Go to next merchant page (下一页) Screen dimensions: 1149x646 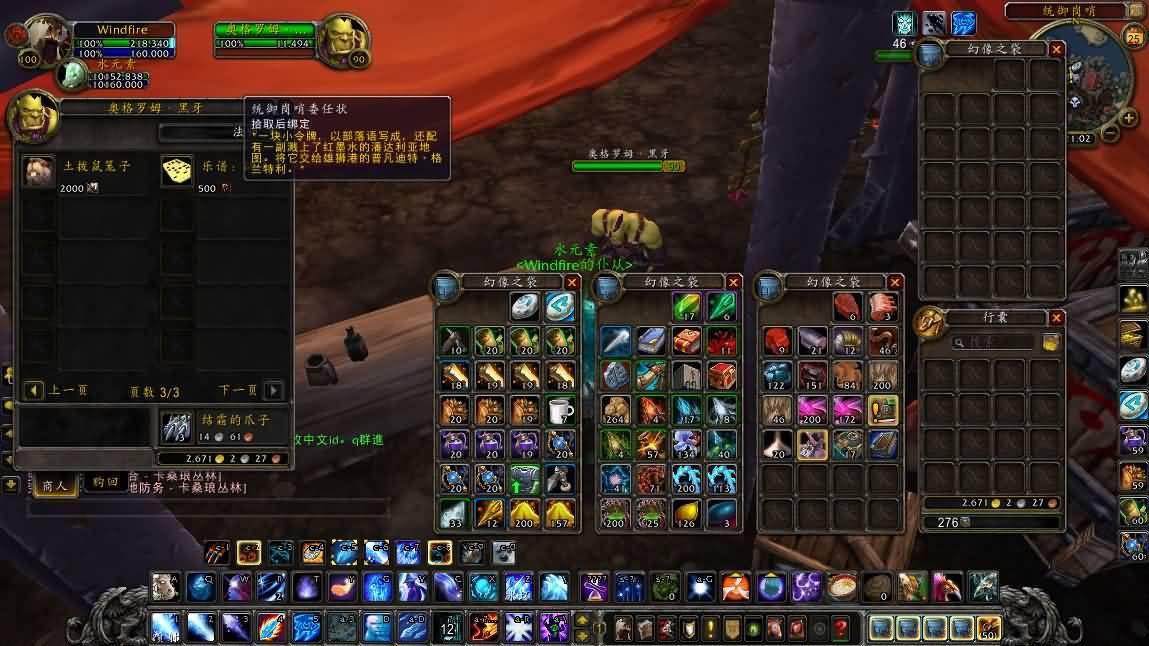(273, 390)
